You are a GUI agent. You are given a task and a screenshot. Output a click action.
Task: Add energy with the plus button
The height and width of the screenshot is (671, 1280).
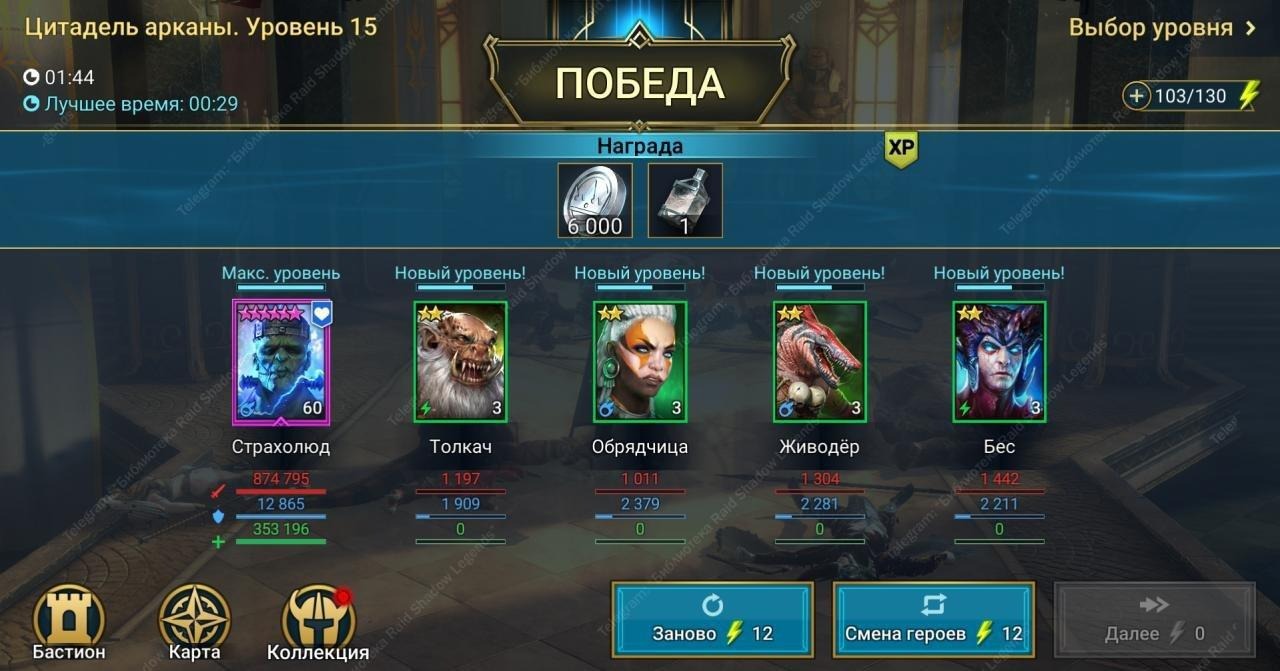[1137, 96]
